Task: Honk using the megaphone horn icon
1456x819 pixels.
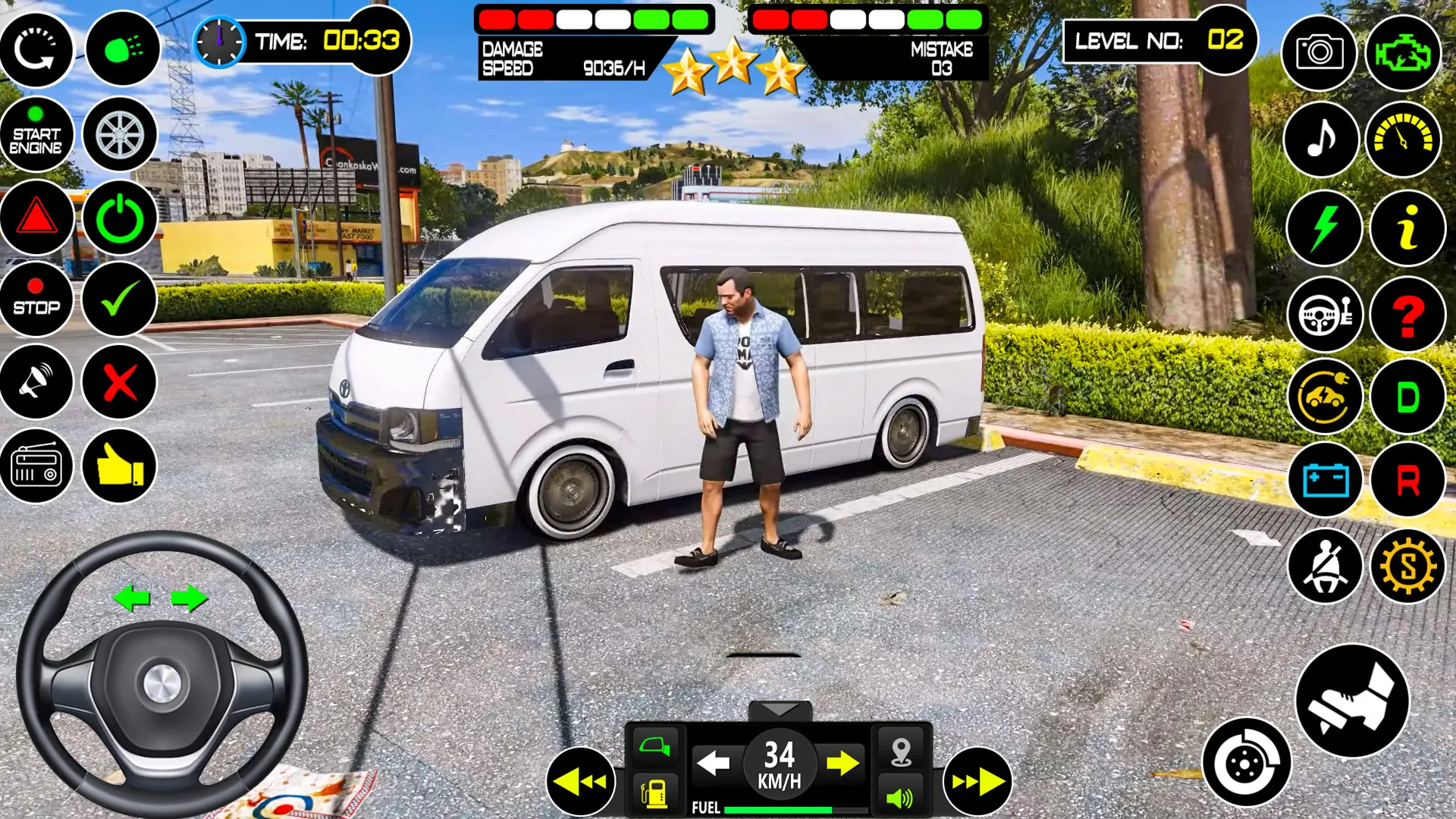Action: pos(37,382)
